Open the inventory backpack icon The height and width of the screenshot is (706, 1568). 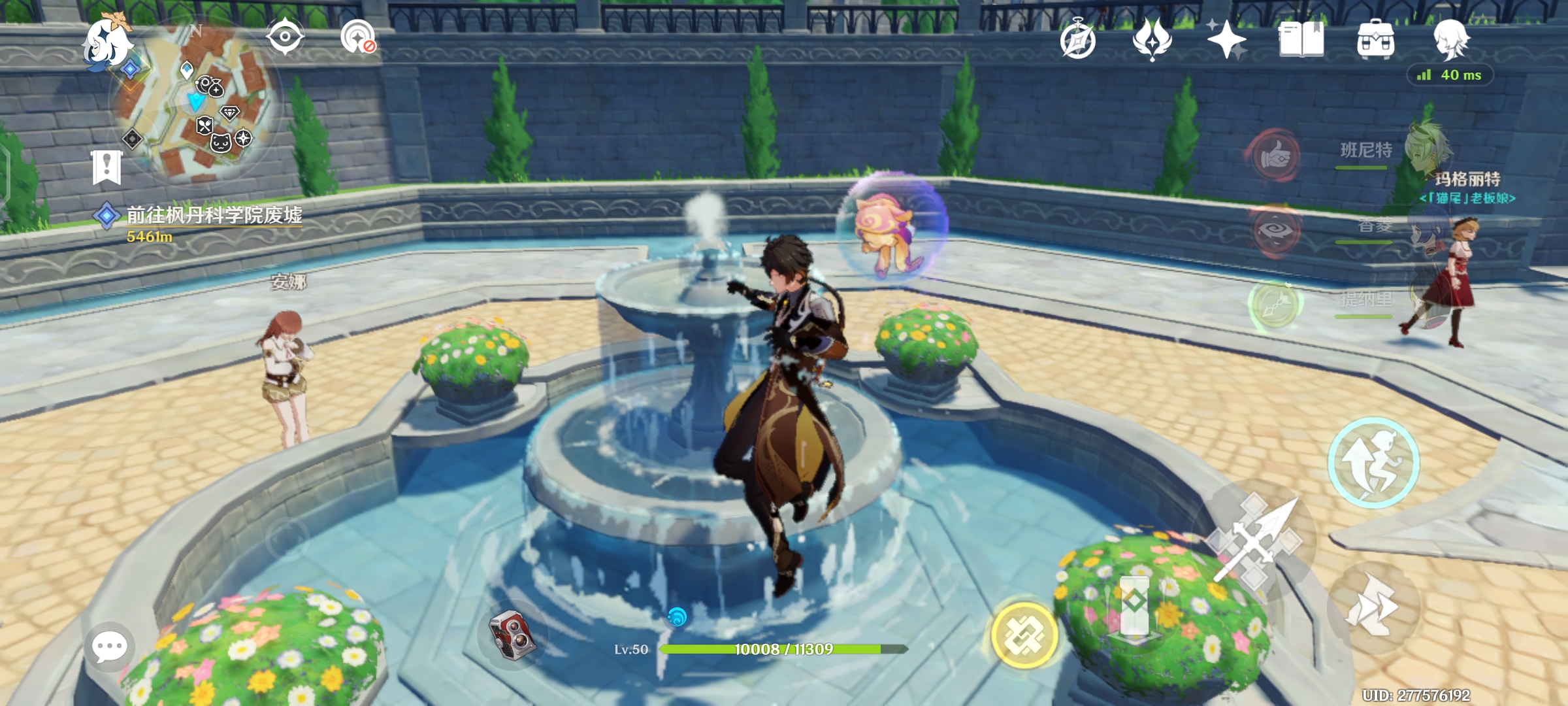[x=1375, y=41]
